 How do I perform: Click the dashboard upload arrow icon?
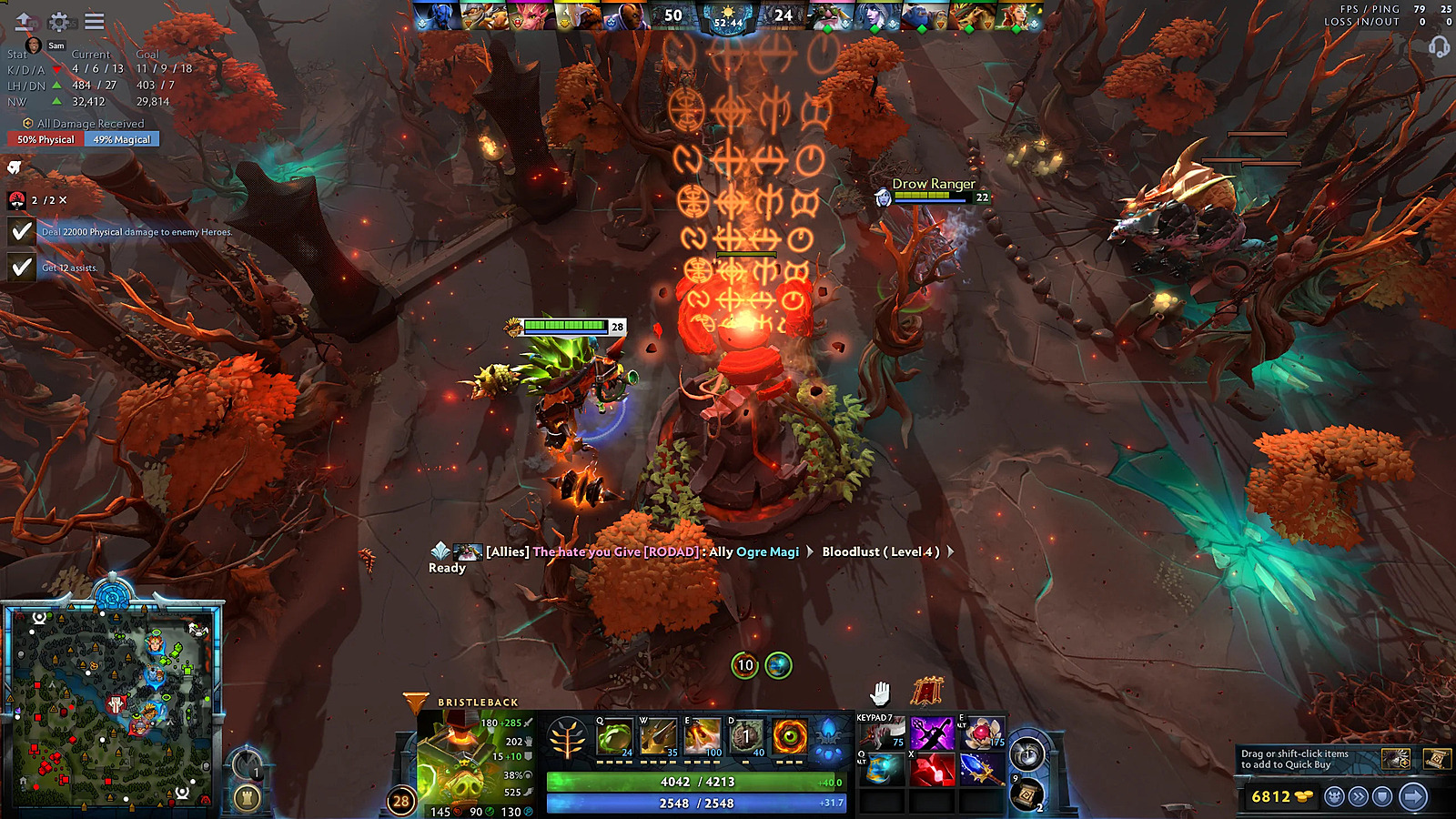(25, 22)
